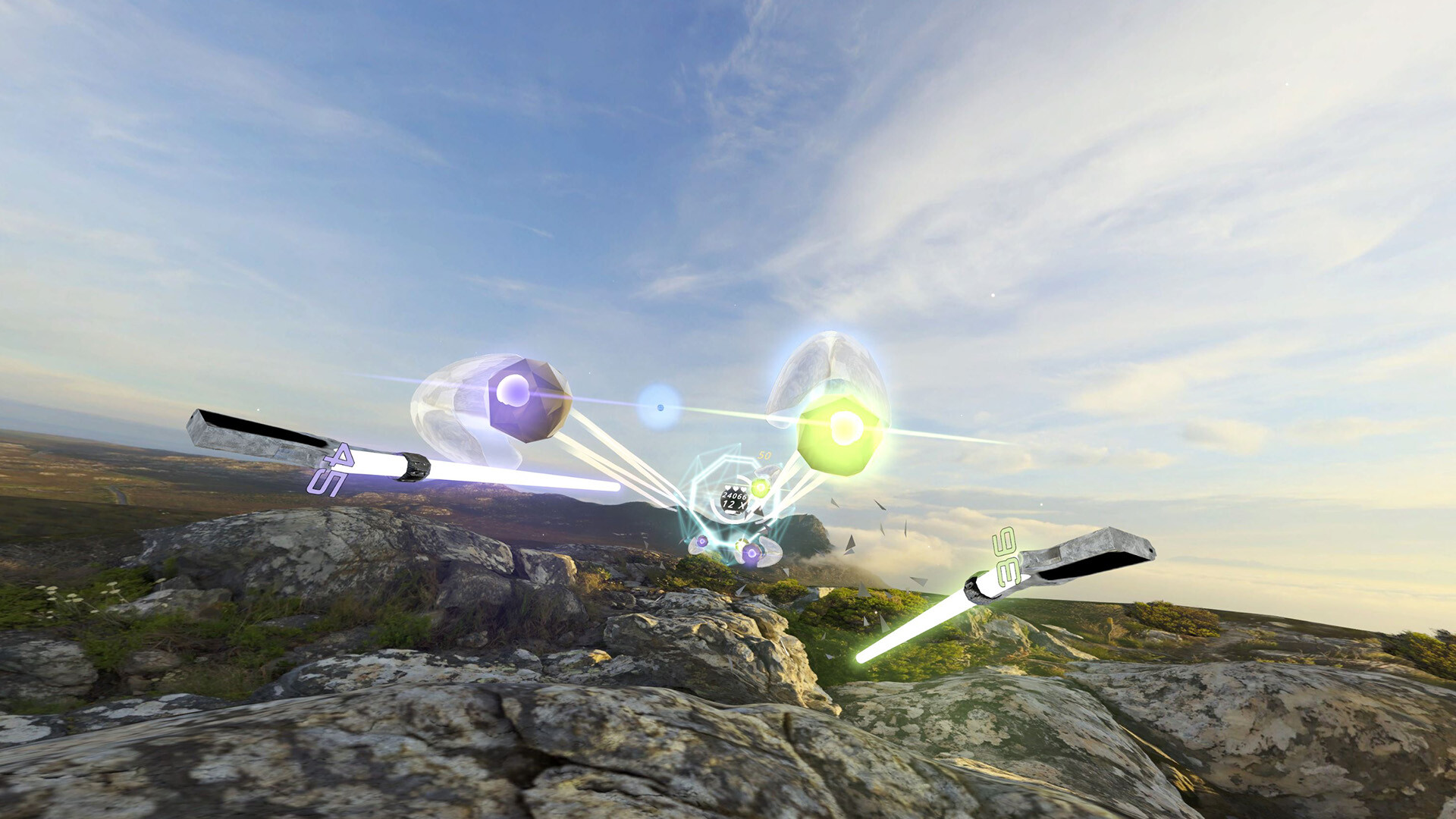Select the rightmost heart icon
The image size is (1456, 819).
pyautogui.click(x=744, y=488)
